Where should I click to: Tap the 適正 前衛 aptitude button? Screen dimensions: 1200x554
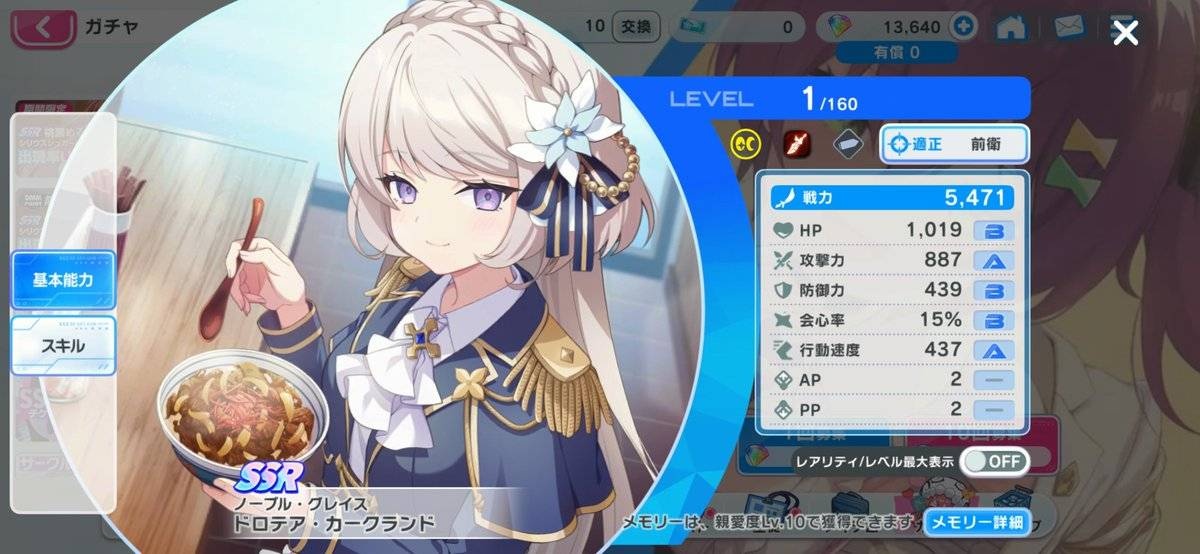click(954, 144)
